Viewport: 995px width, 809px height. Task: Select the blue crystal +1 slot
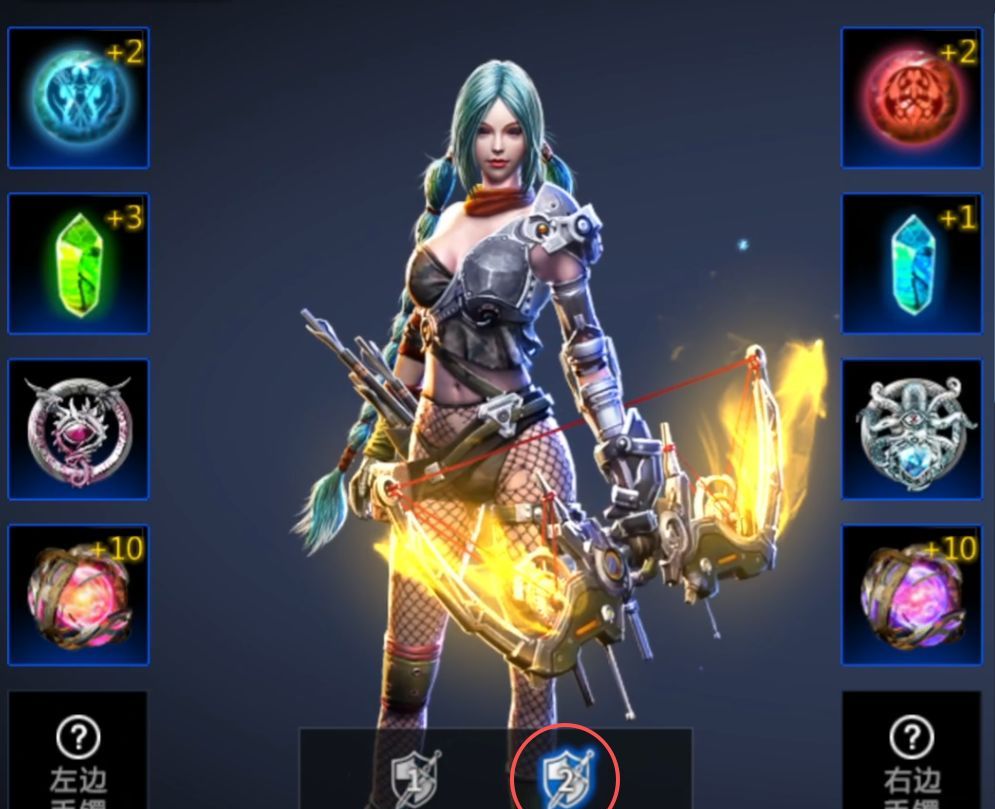911,264
